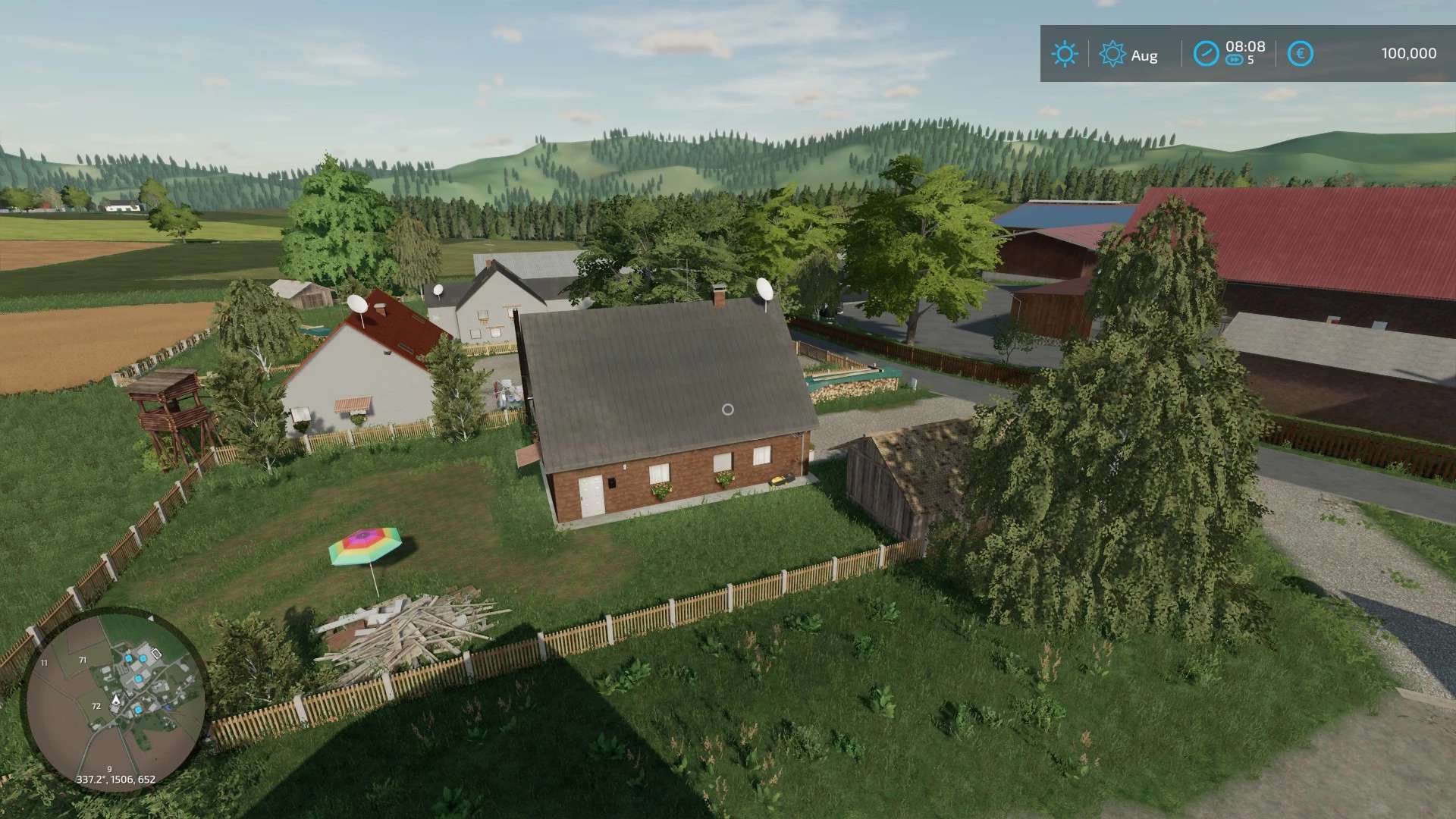
Task: Open the circular minimap
Action: (115, 698)
